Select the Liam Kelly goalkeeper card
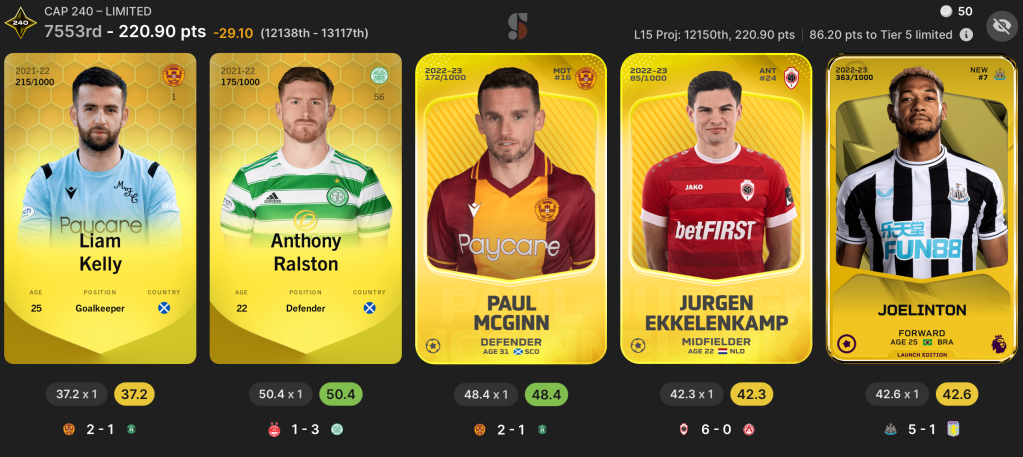The image size is (1023, 457). [x=100, y=208]
